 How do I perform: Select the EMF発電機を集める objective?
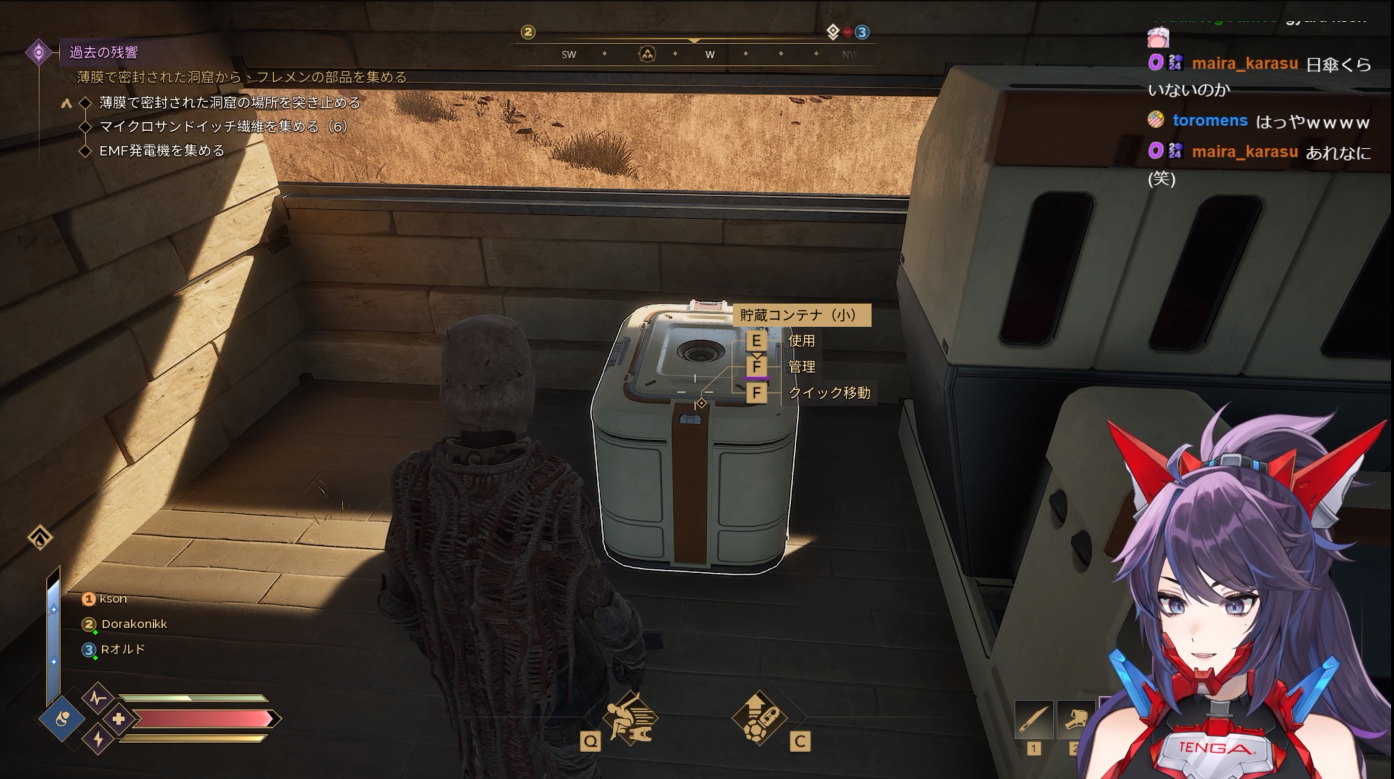click(162, 151)
